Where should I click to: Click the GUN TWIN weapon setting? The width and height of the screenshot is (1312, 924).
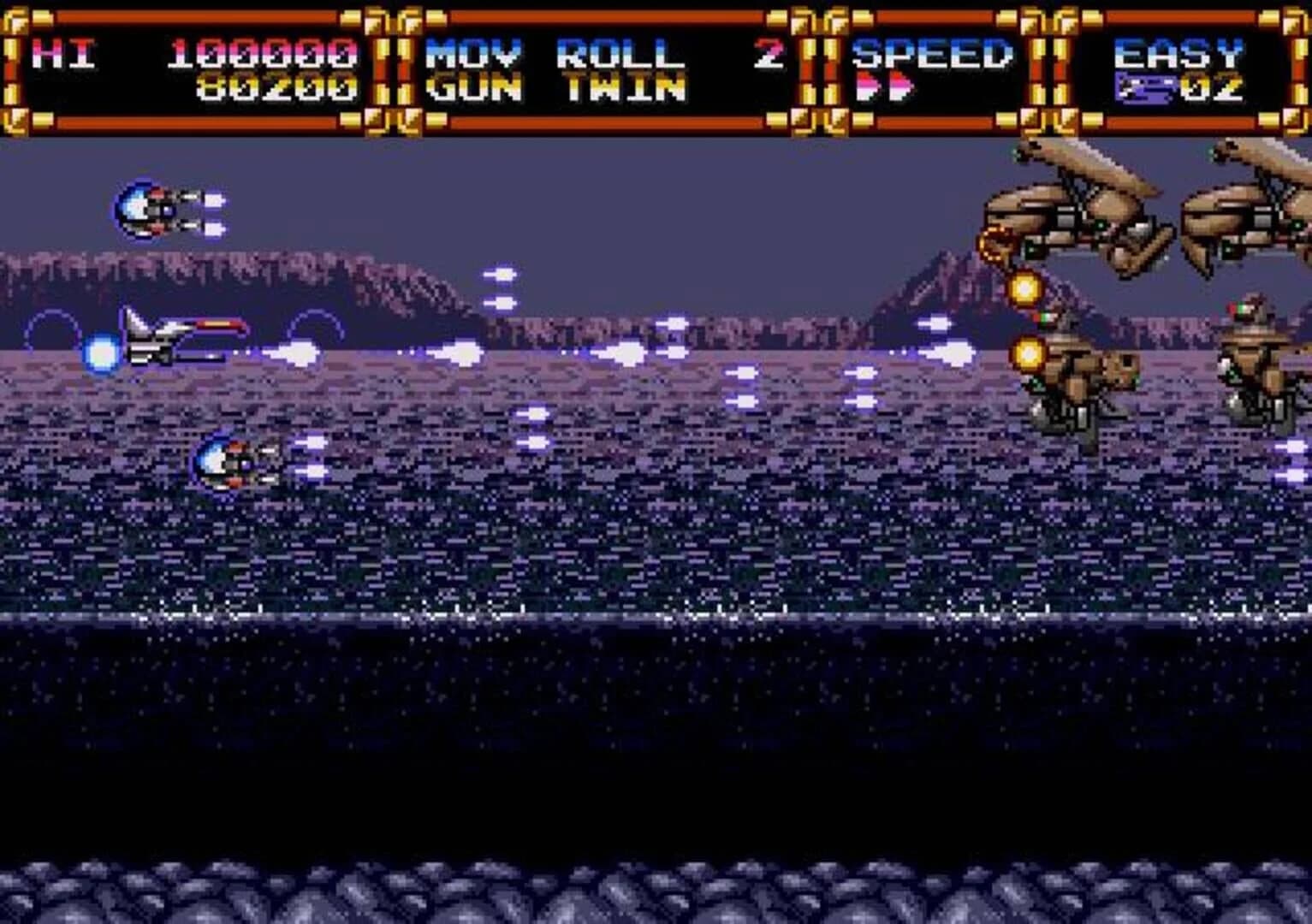coord(556,86)
